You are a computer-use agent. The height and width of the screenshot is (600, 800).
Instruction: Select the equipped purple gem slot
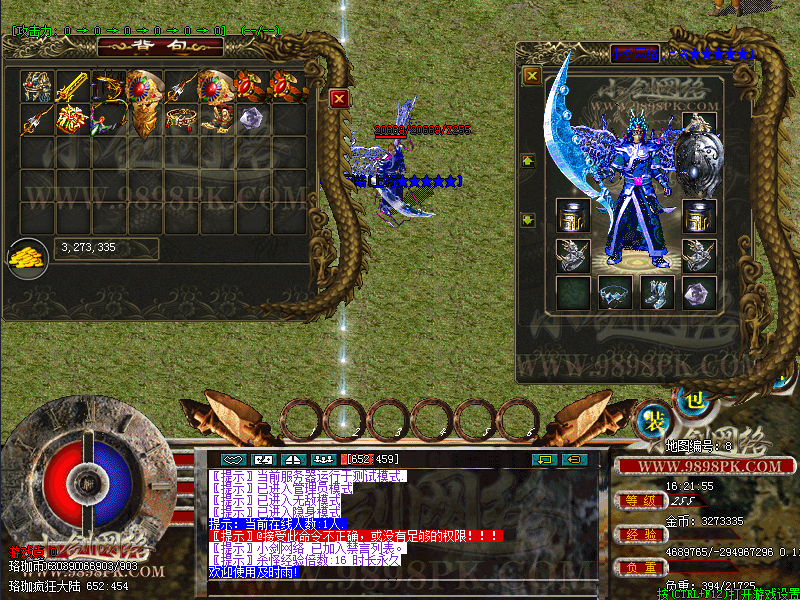[x=698, y=292]
